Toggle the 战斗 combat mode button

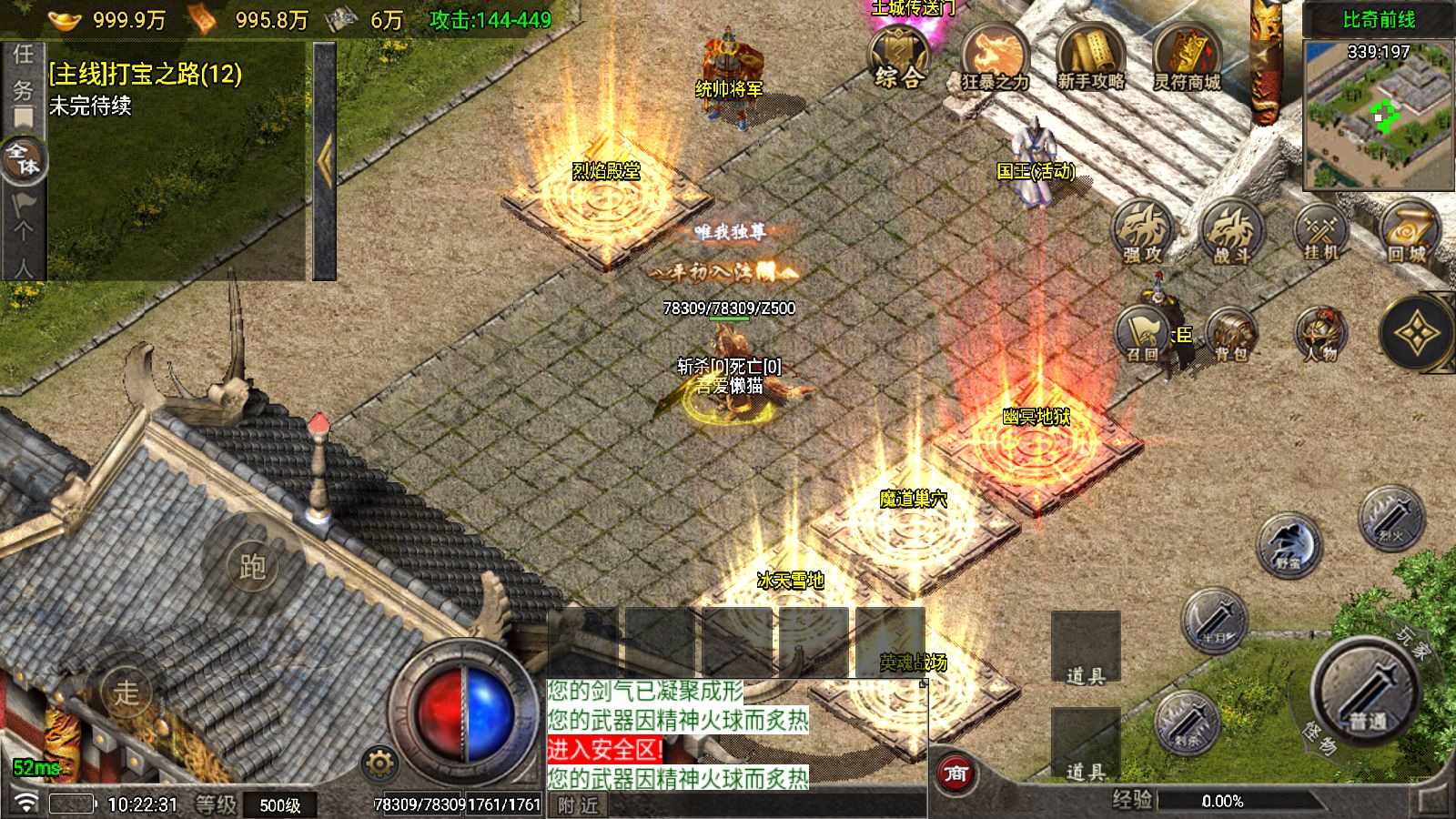tap(1232, 232)
